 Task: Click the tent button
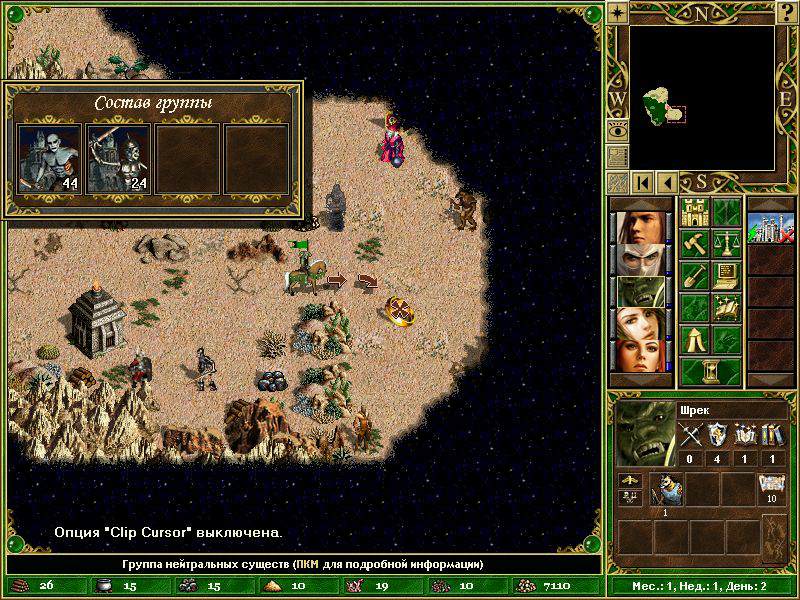694,338
